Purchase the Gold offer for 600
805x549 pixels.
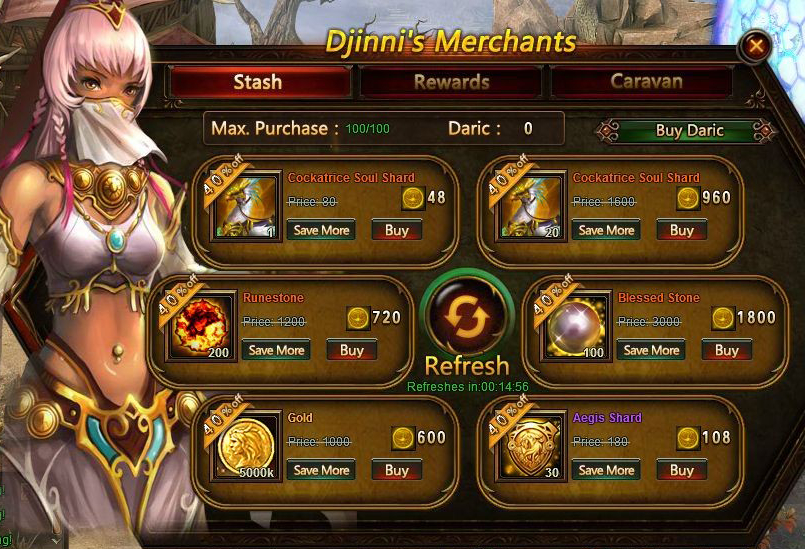(x=397, y=470)
